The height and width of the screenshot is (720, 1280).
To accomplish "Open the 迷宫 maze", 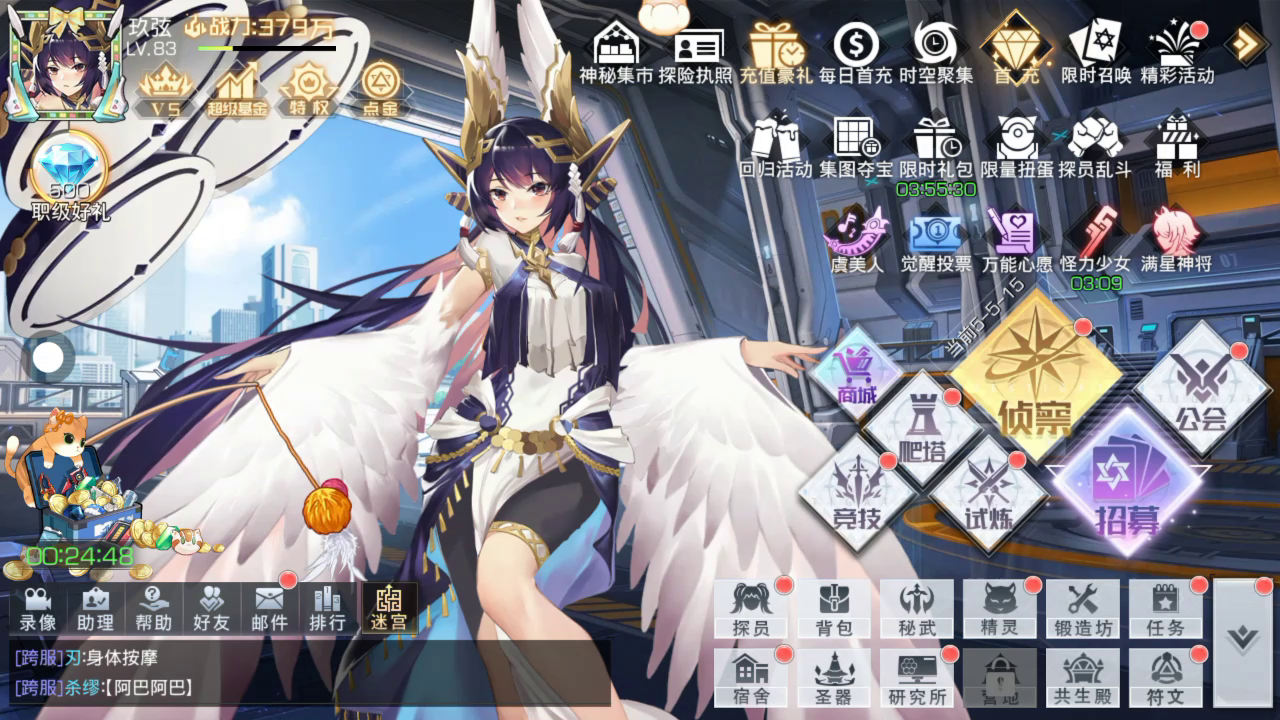I will pyautogui.click(x=389, y=608).
